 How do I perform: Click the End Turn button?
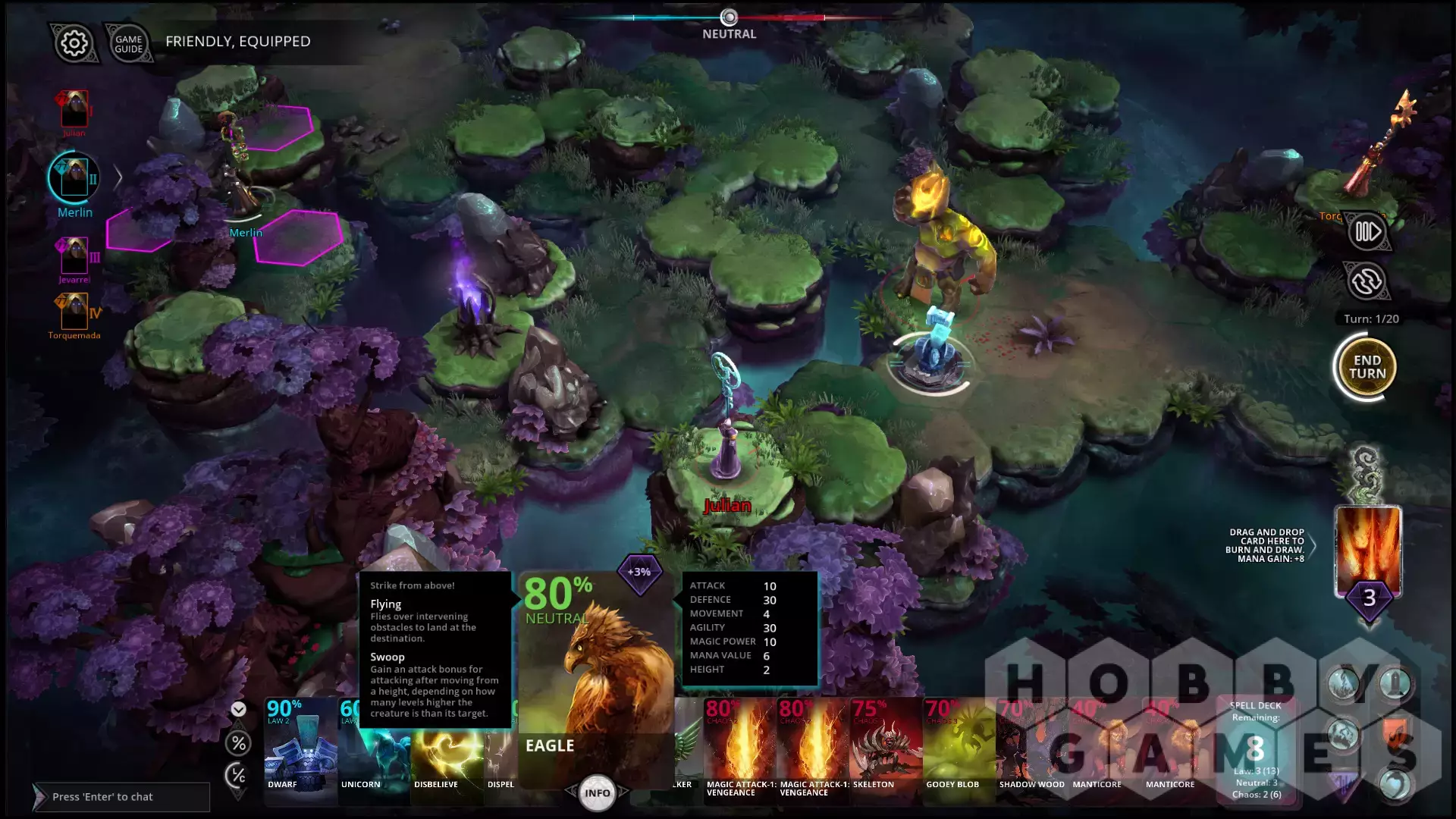1367,368
